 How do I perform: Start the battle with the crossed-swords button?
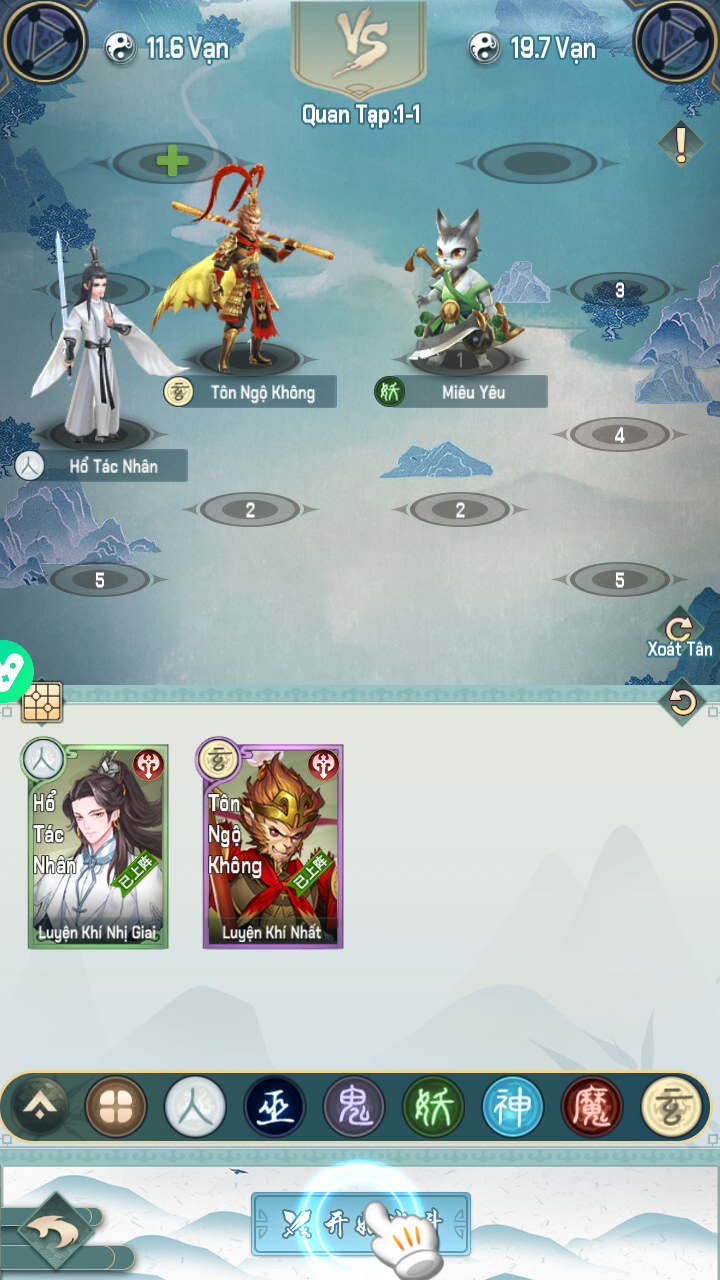pos(360,1222)
